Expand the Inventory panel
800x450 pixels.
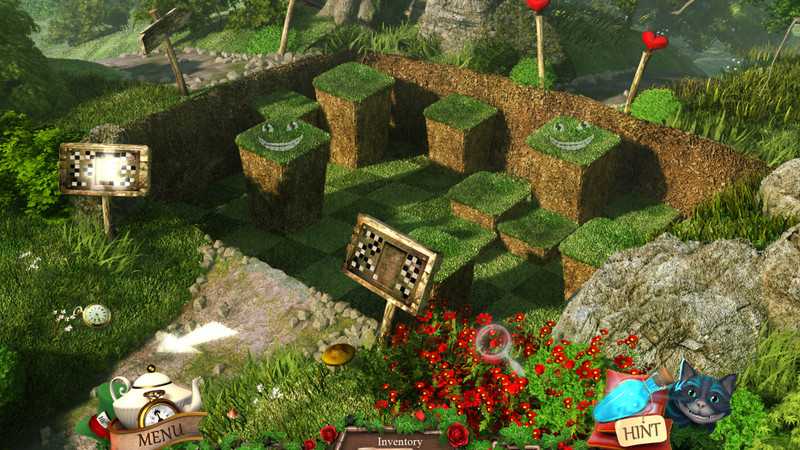pyautogui.click(x=399, y=441)
